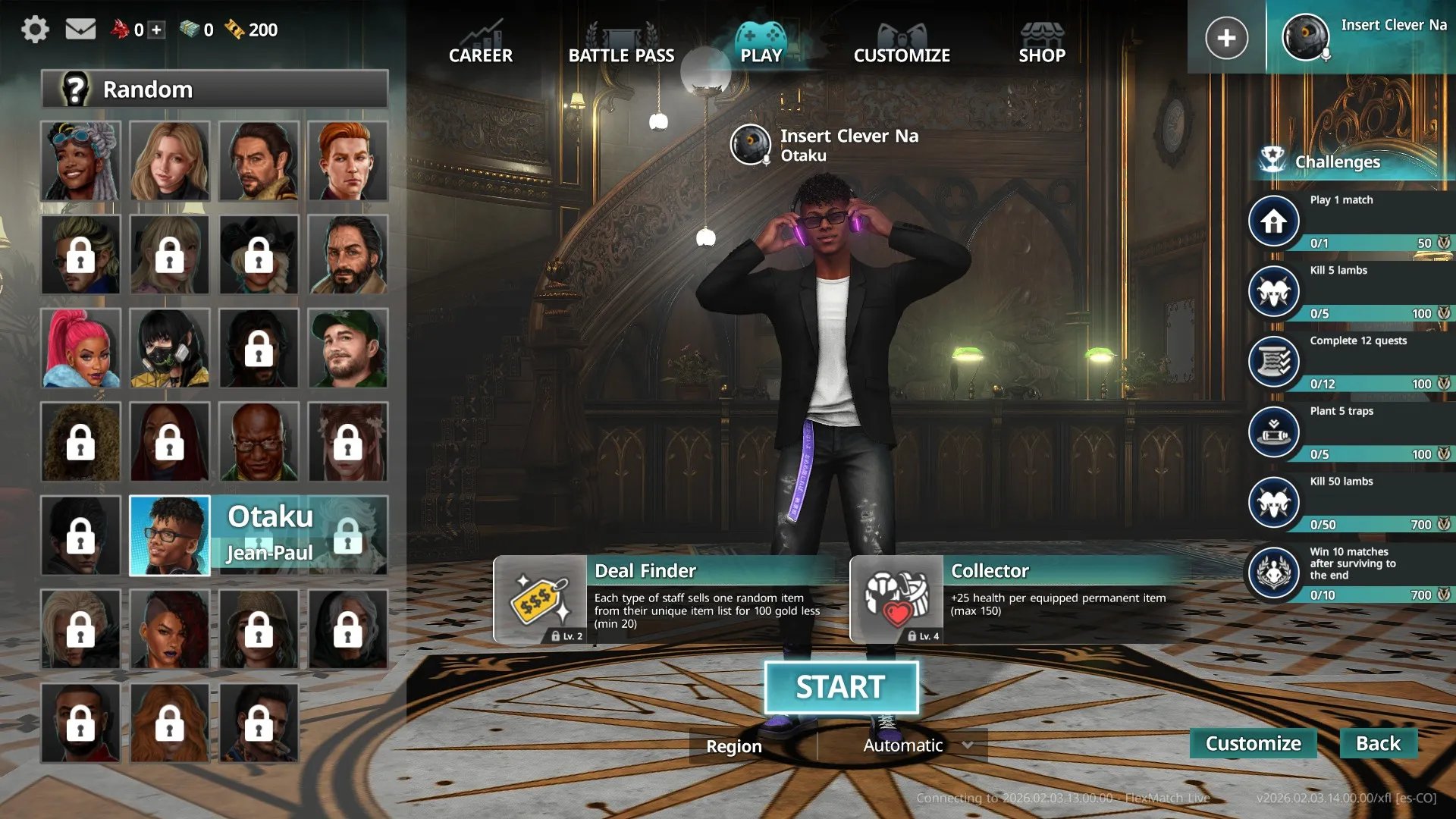Viewport: 1456px width, 819px height.
Task: Pick the gas-mask character portrait
Action: click(169, 348)
